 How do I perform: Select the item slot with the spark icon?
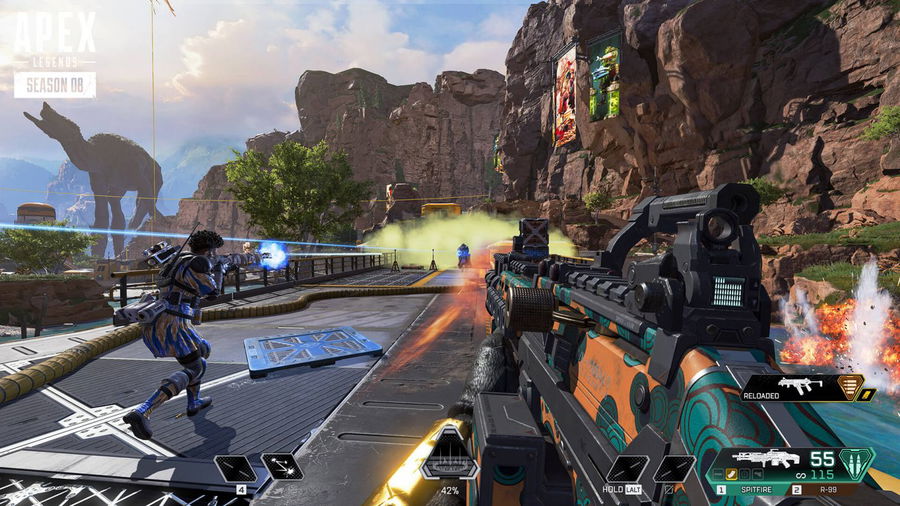coord(282,469)
